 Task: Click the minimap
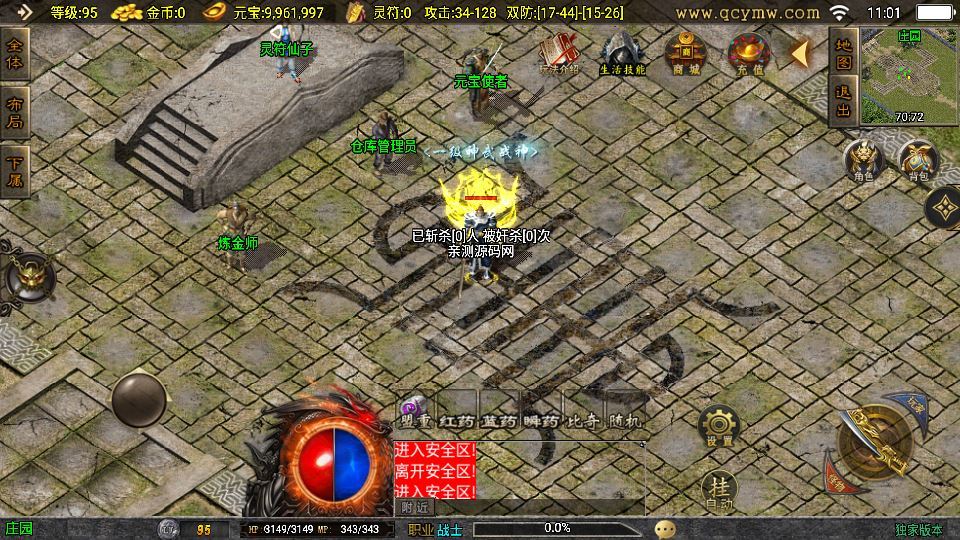908,73
